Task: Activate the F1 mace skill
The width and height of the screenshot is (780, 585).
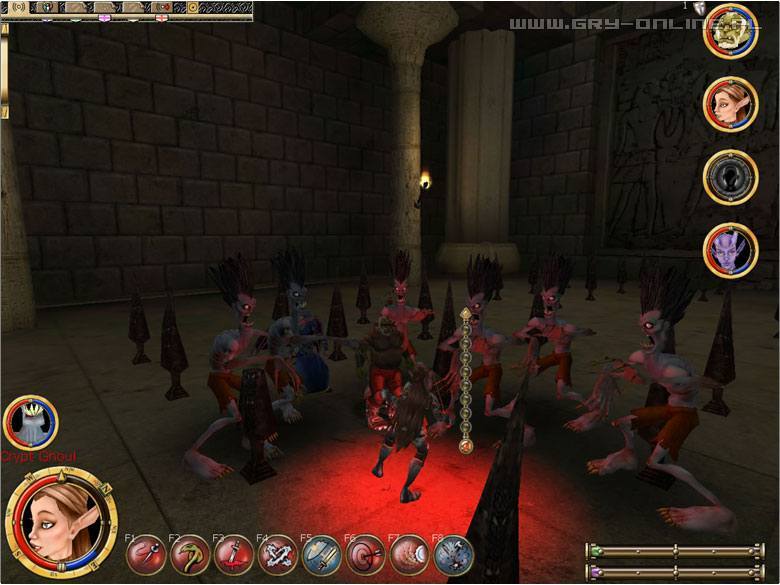Action: (147, 554)
